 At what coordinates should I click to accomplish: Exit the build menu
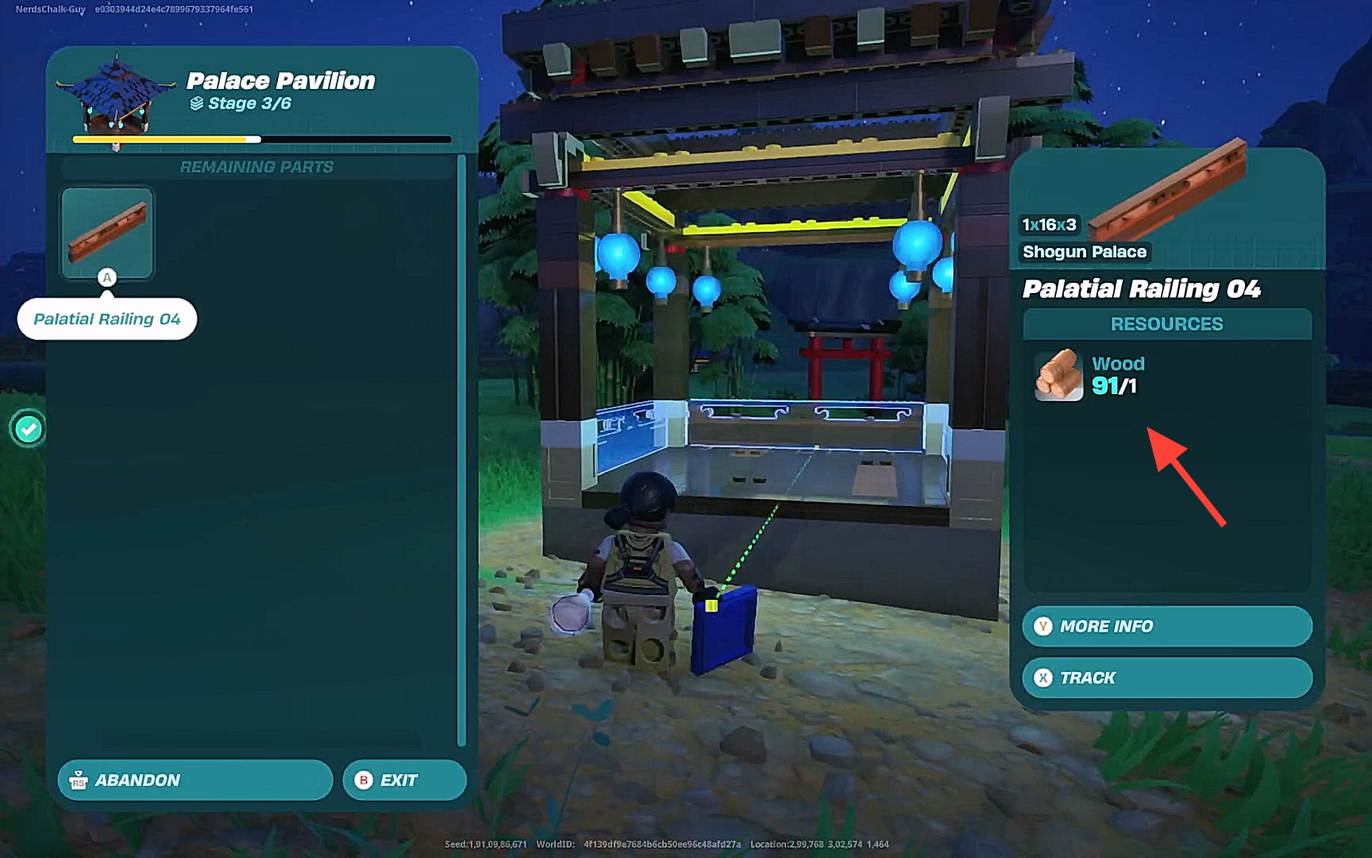coord(404,780)
